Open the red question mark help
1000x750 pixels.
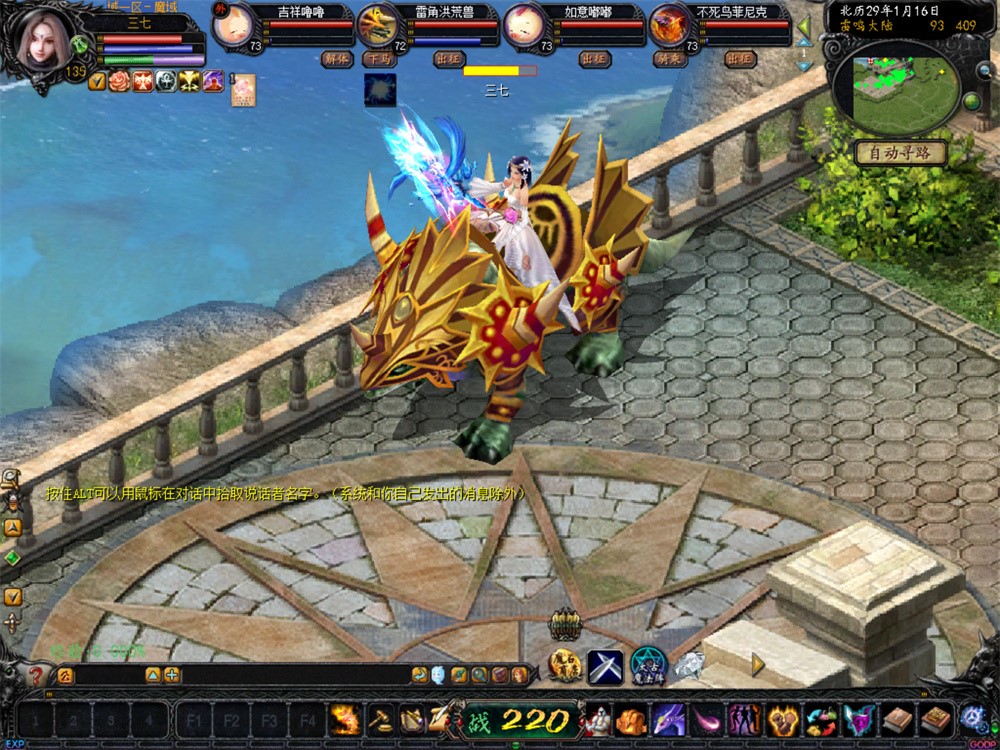[37, 675]
